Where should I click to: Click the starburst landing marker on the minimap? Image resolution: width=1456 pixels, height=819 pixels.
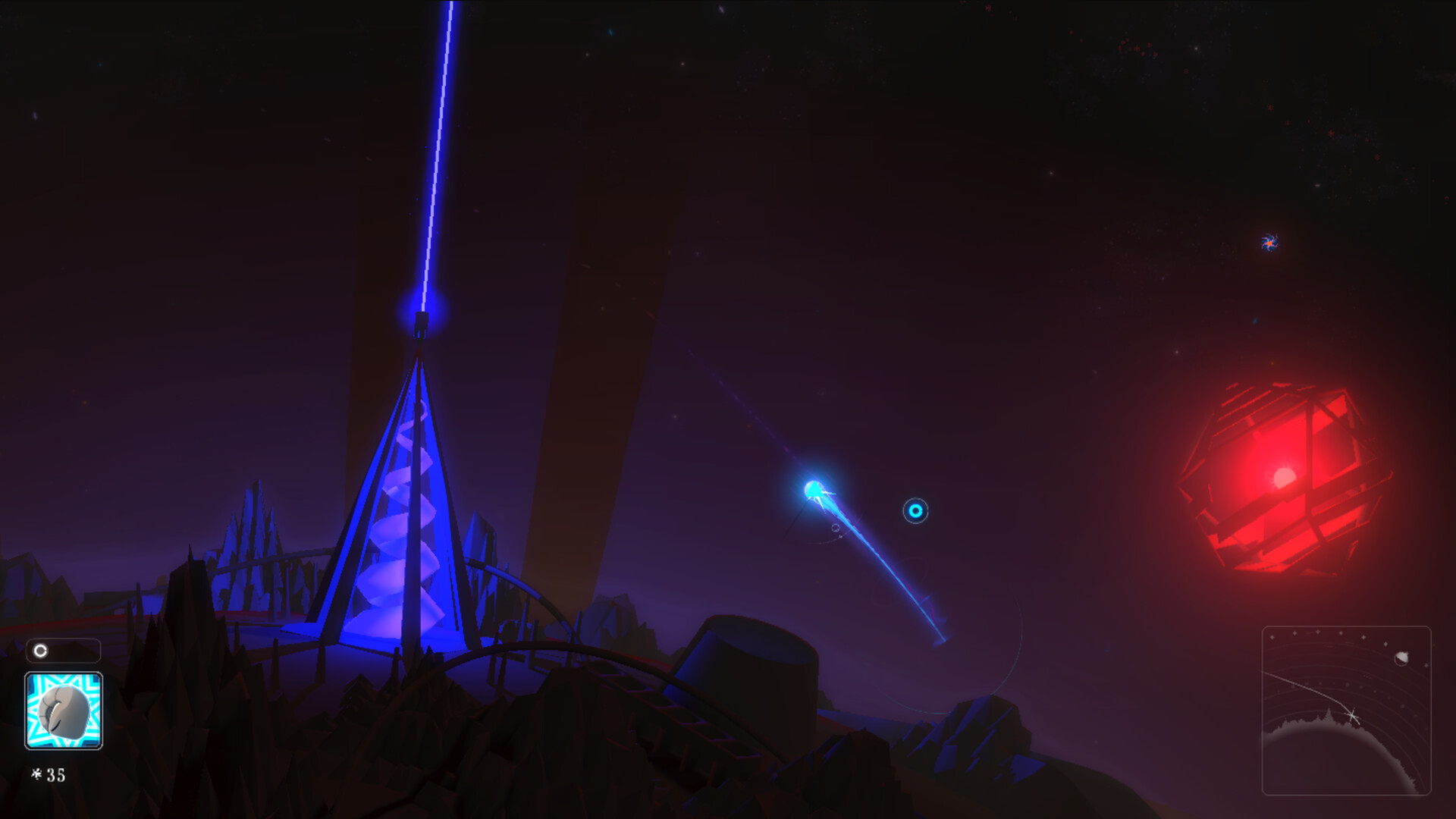click(1352, 715)
